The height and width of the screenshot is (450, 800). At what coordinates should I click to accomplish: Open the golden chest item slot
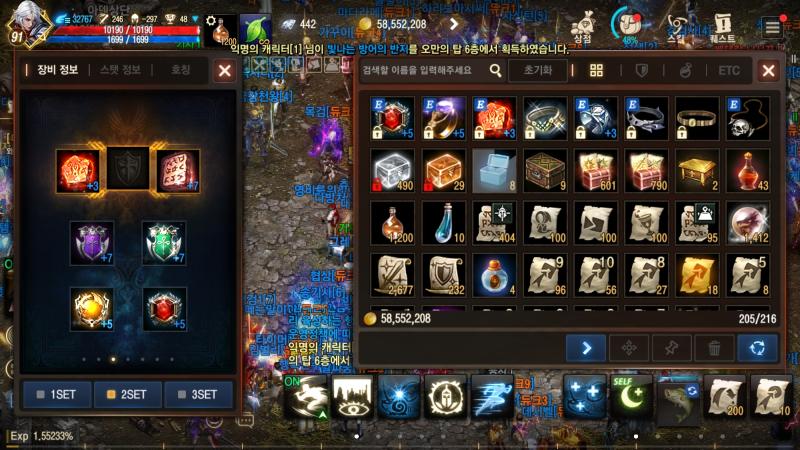(x=696, y=170)
